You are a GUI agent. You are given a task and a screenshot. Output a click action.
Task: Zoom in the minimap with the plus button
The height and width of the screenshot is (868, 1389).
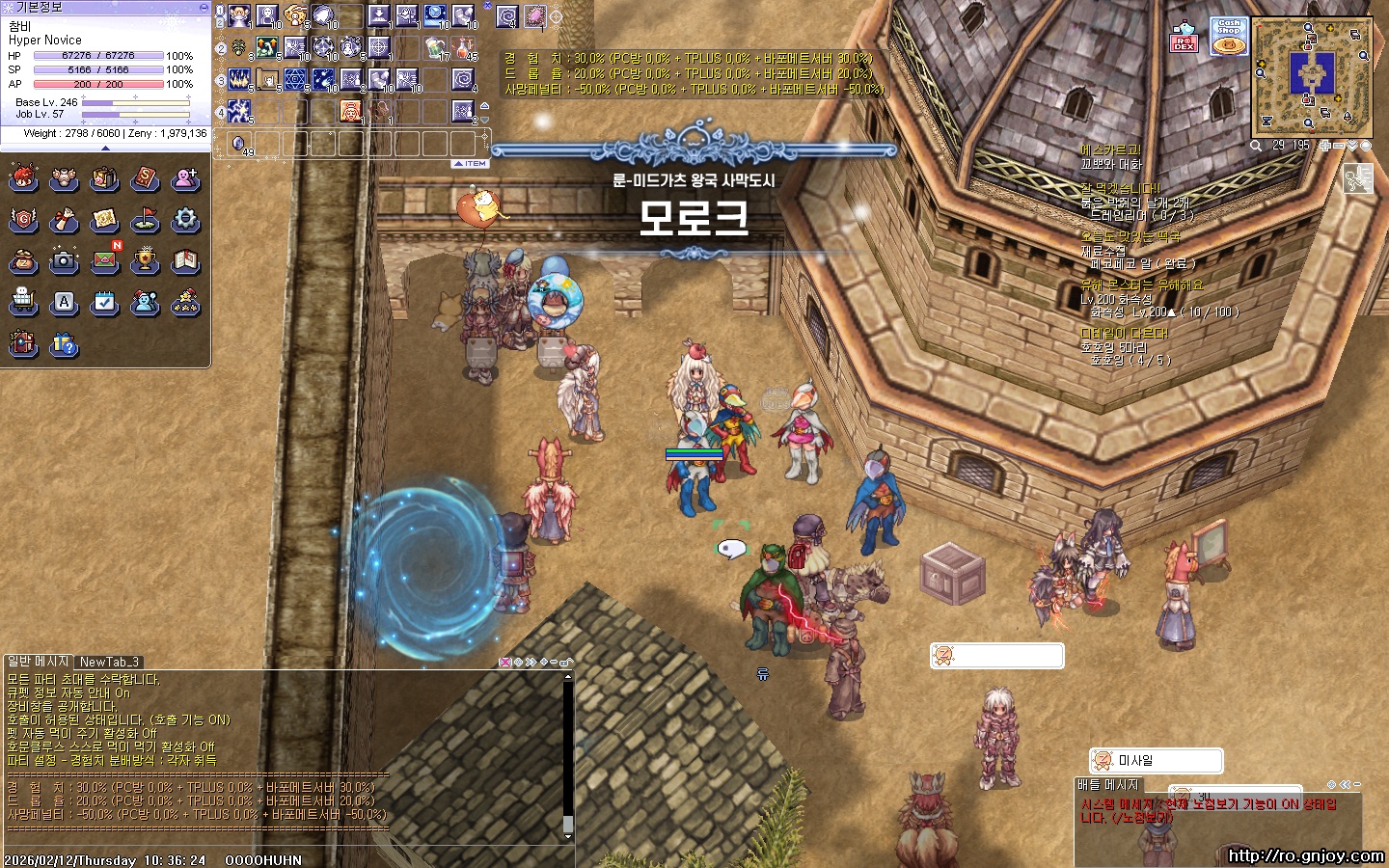tap(1325, 146)
